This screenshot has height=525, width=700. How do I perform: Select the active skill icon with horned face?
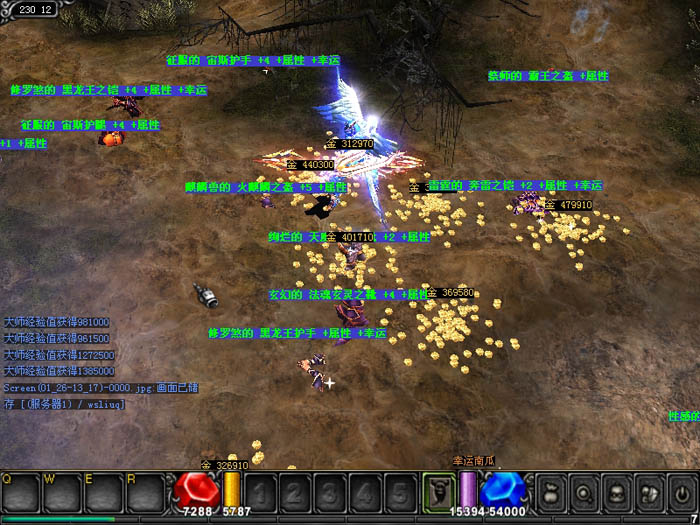point(438,492)
